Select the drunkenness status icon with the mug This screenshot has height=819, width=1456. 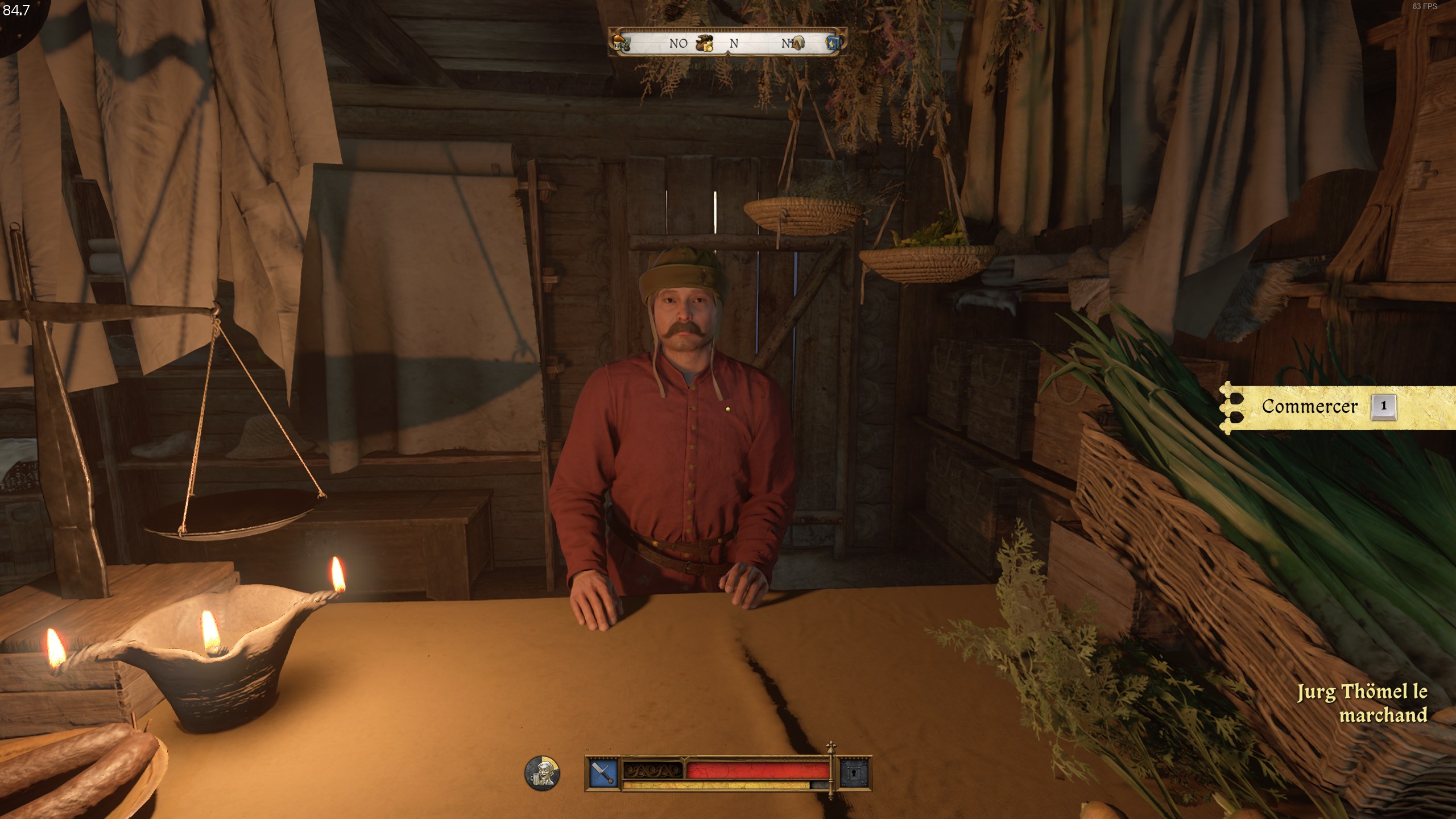coord(541,773)
